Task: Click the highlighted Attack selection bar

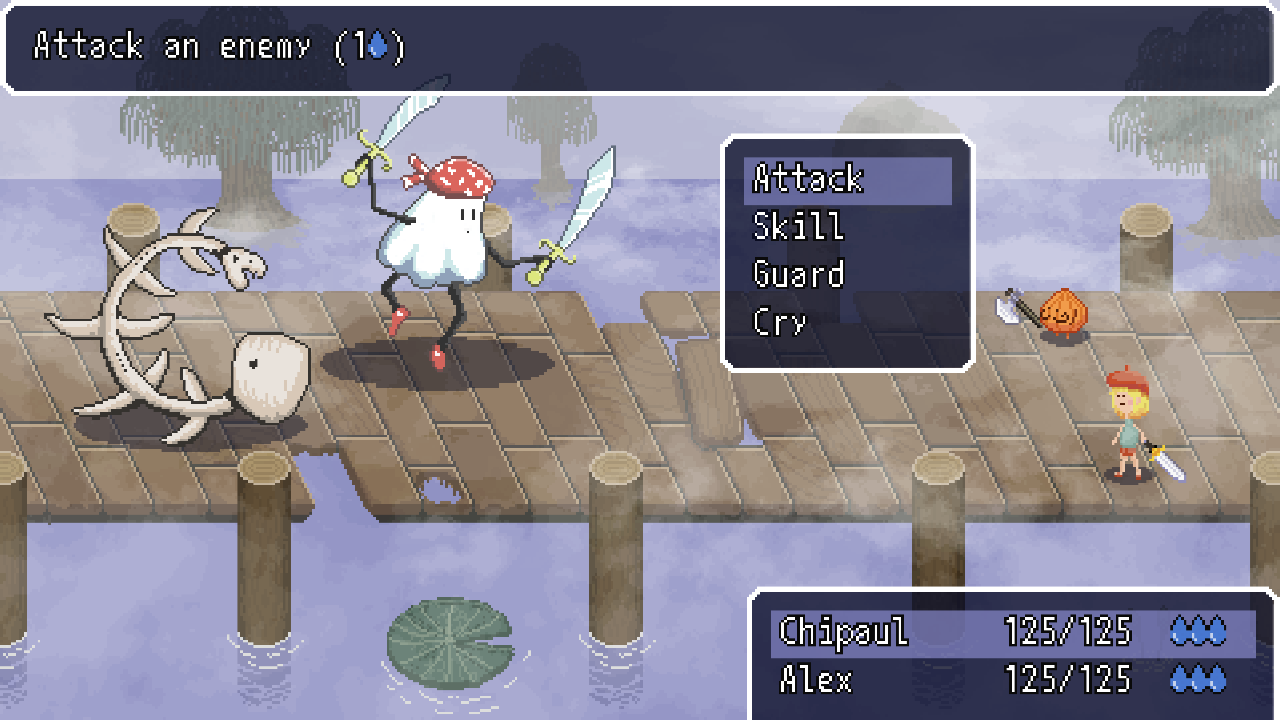Action: (x=848, y=180)
